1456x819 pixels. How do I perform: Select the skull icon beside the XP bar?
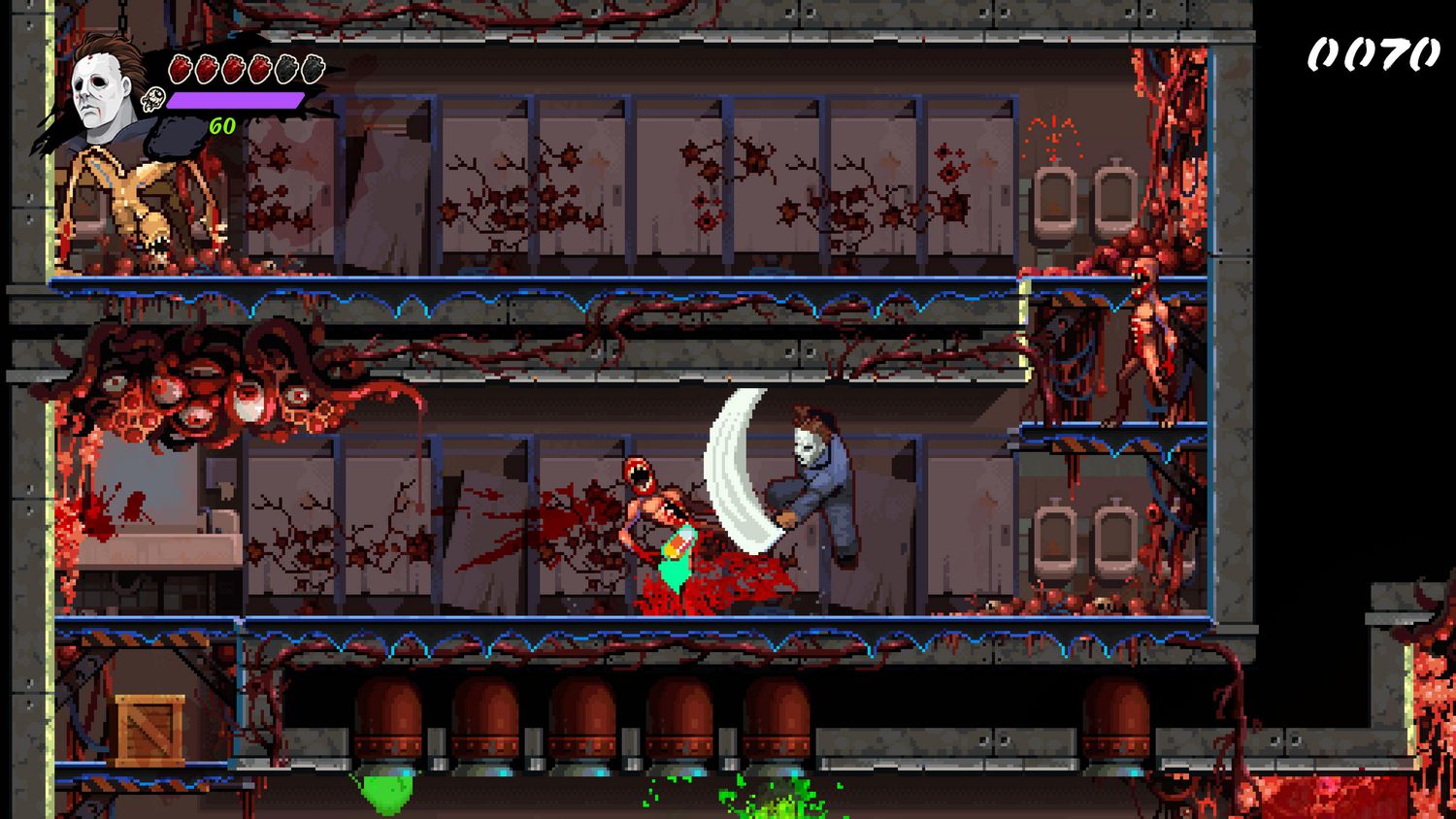pos(153,100)
